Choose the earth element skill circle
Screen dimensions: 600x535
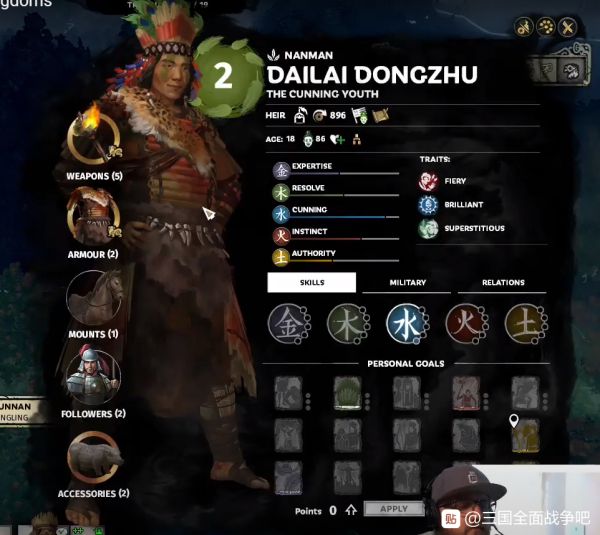[524, 324]
